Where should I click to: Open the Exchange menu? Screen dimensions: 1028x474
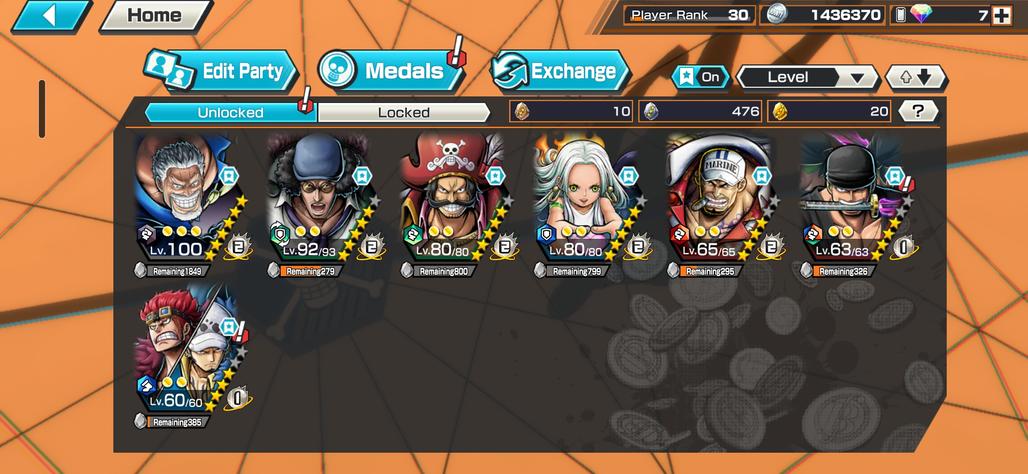coord(560,71)
